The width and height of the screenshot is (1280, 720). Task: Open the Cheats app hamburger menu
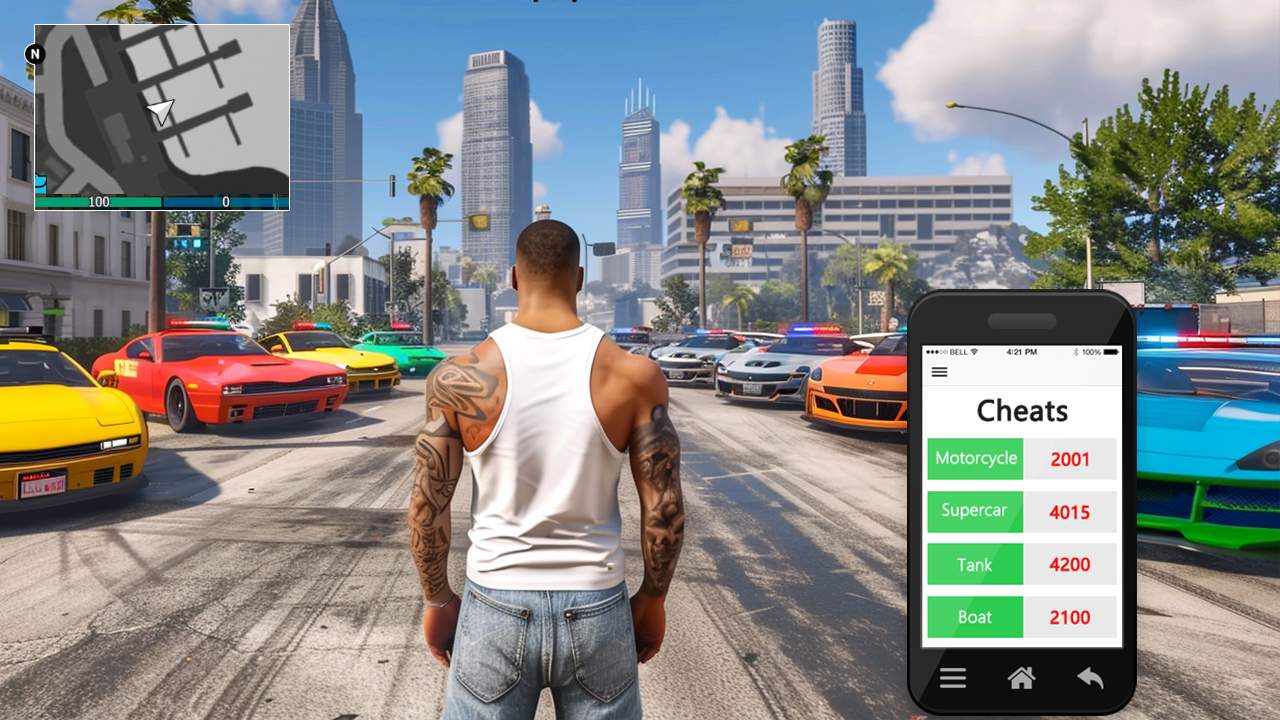click(x=939, y=371)
